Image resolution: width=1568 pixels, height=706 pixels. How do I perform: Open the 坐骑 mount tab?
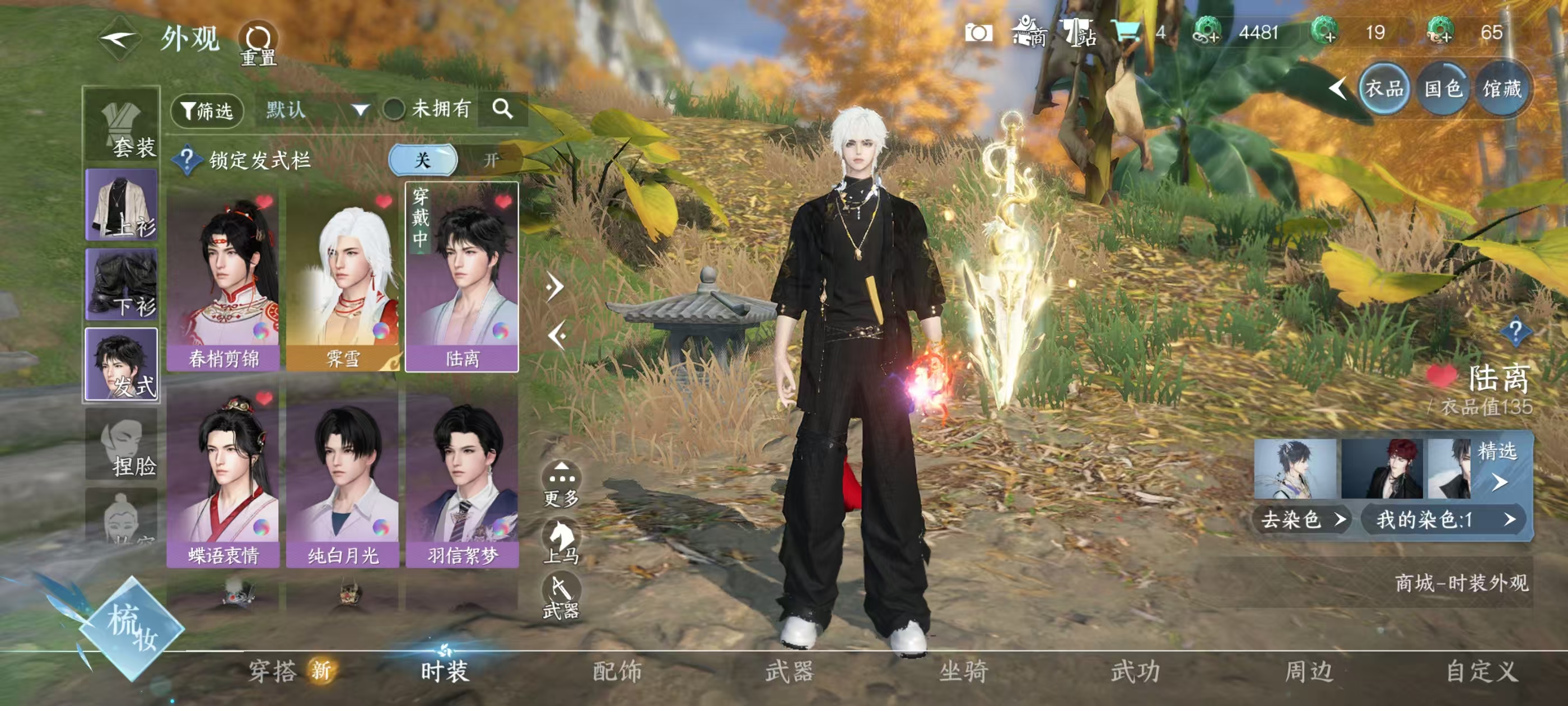[963, 671]
